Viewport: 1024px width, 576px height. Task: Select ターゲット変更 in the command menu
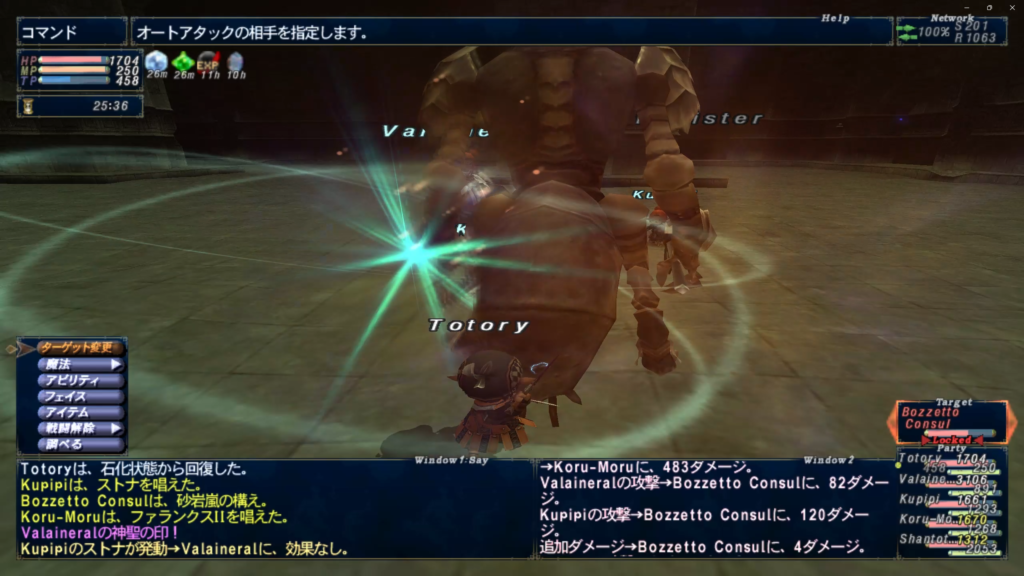click(80, 348)
